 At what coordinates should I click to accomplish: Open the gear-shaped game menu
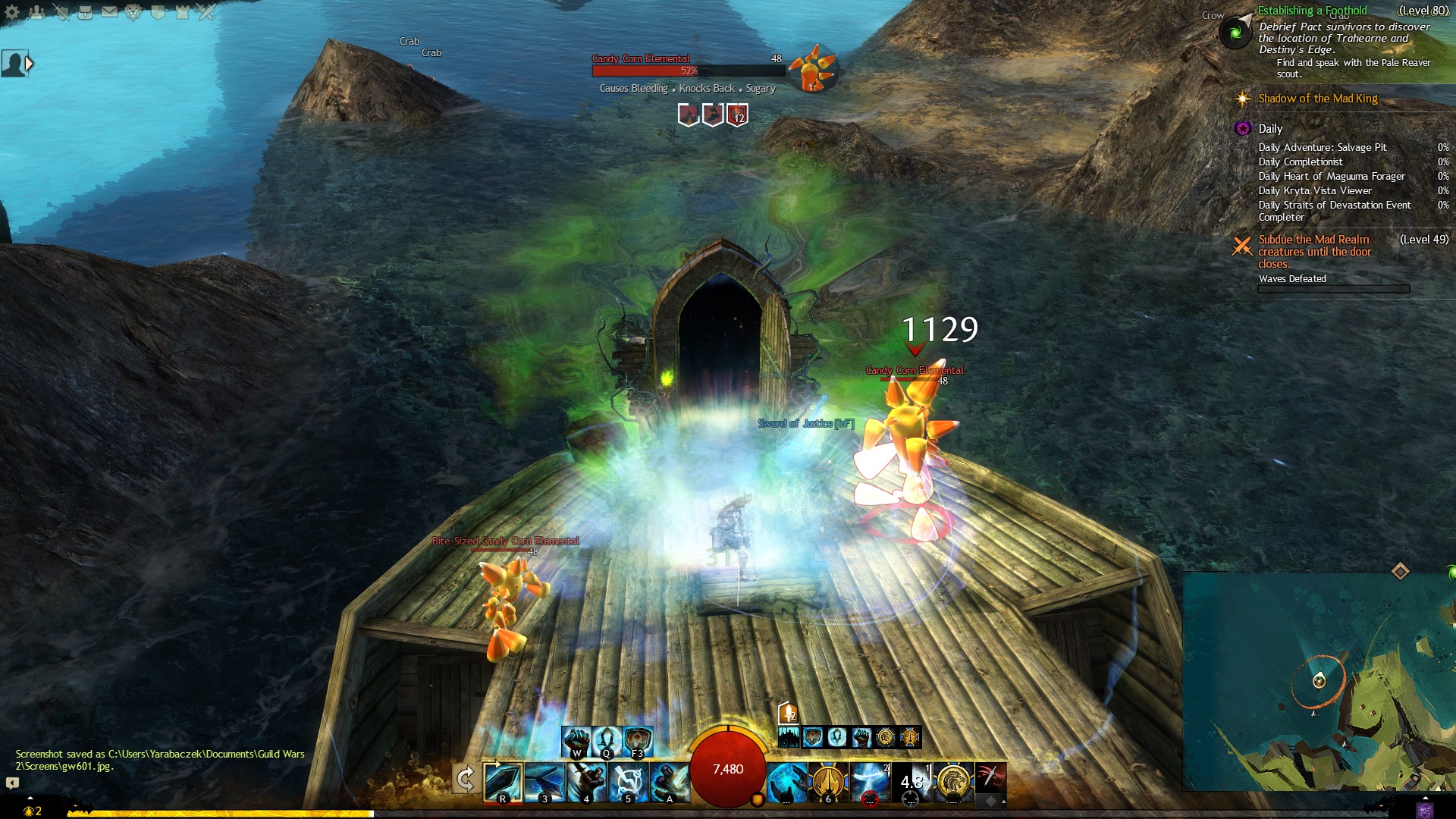[x=12, y=12]
